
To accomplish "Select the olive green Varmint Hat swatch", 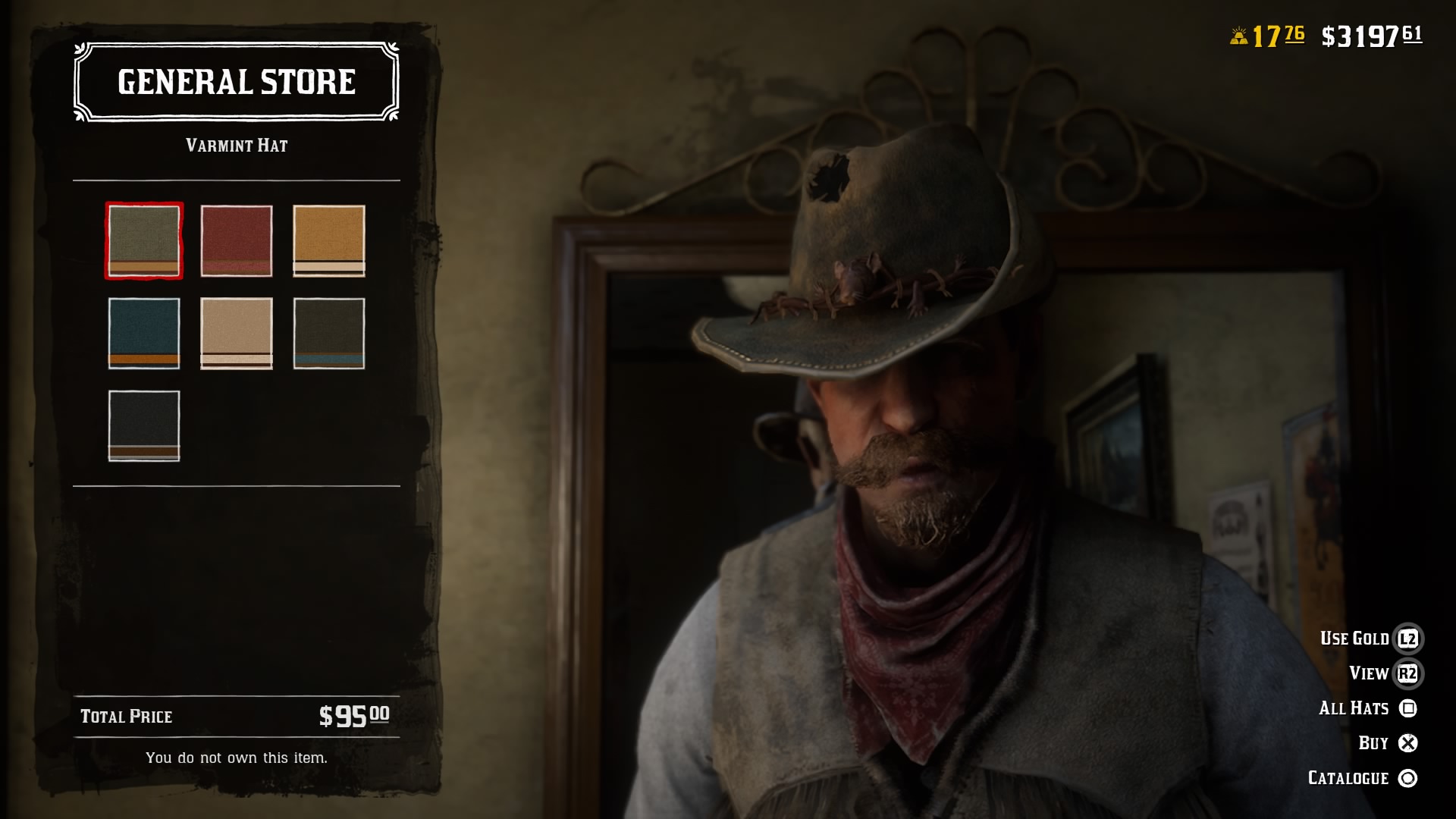I will 143,241.
